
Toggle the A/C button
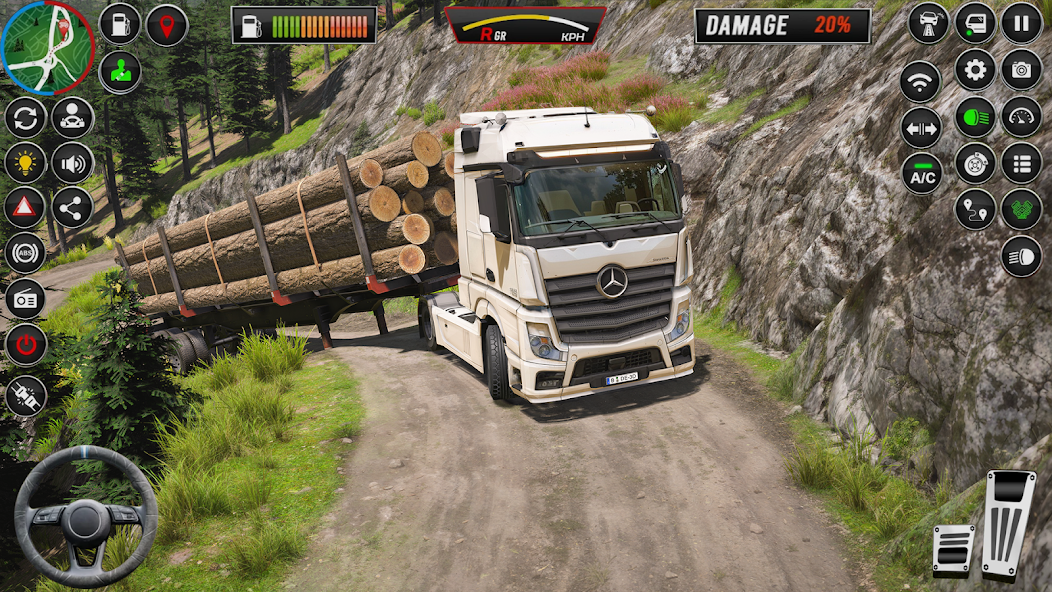tap(922, 174)
